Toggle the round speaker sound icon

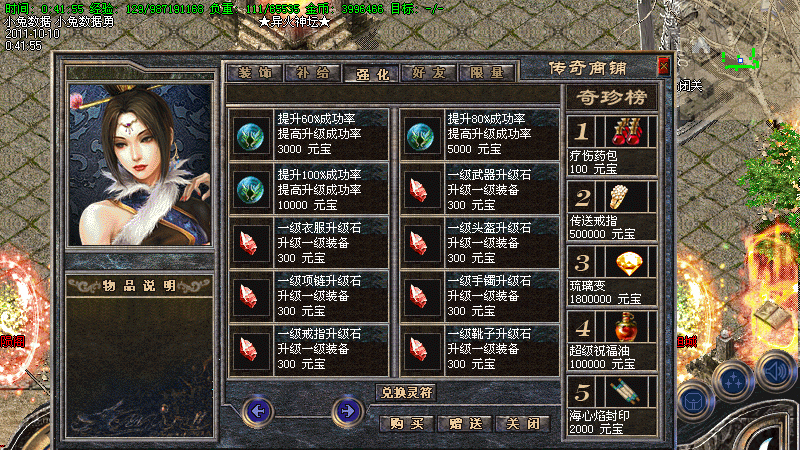775,370
